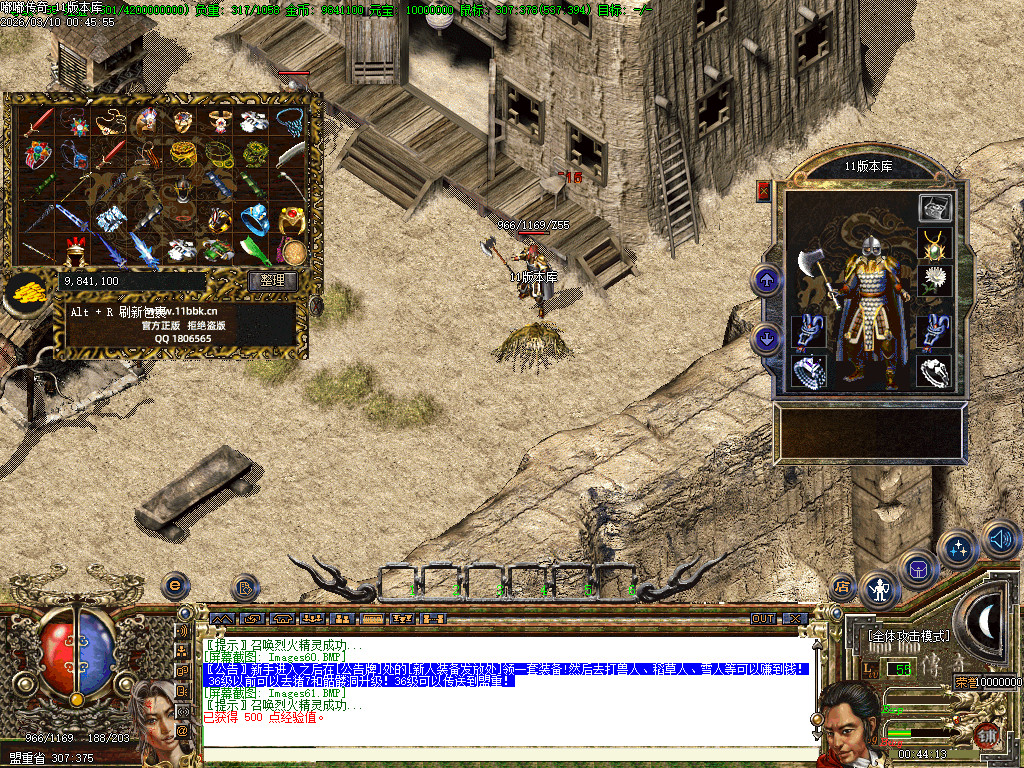This screenshot has height=768, width=1024.
Task: Click the round orange 'e' button
Action: coord(176,585)
